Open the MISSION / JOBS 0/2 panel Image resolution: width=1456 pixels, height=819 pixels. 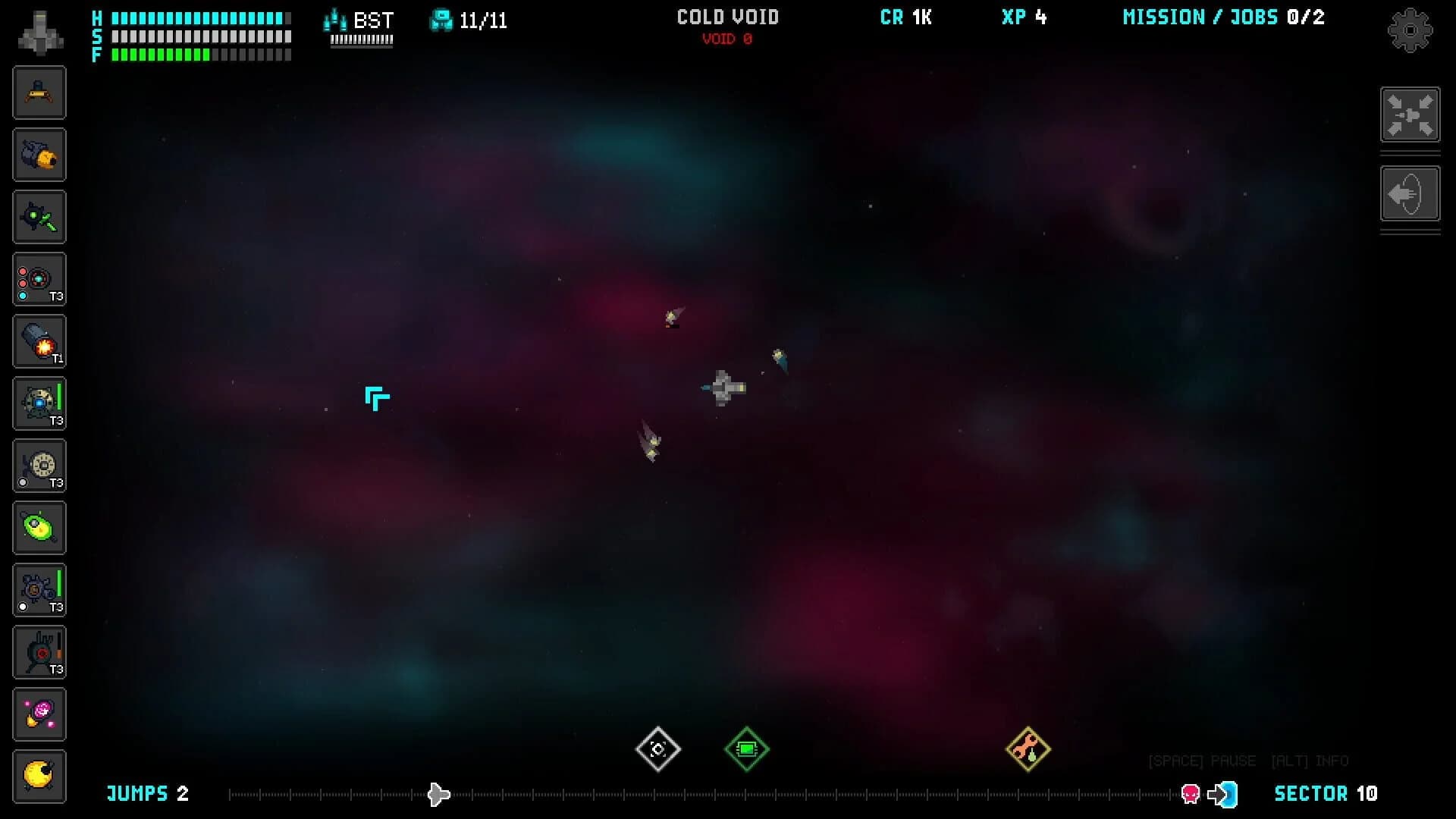[x=1223, y=17]
